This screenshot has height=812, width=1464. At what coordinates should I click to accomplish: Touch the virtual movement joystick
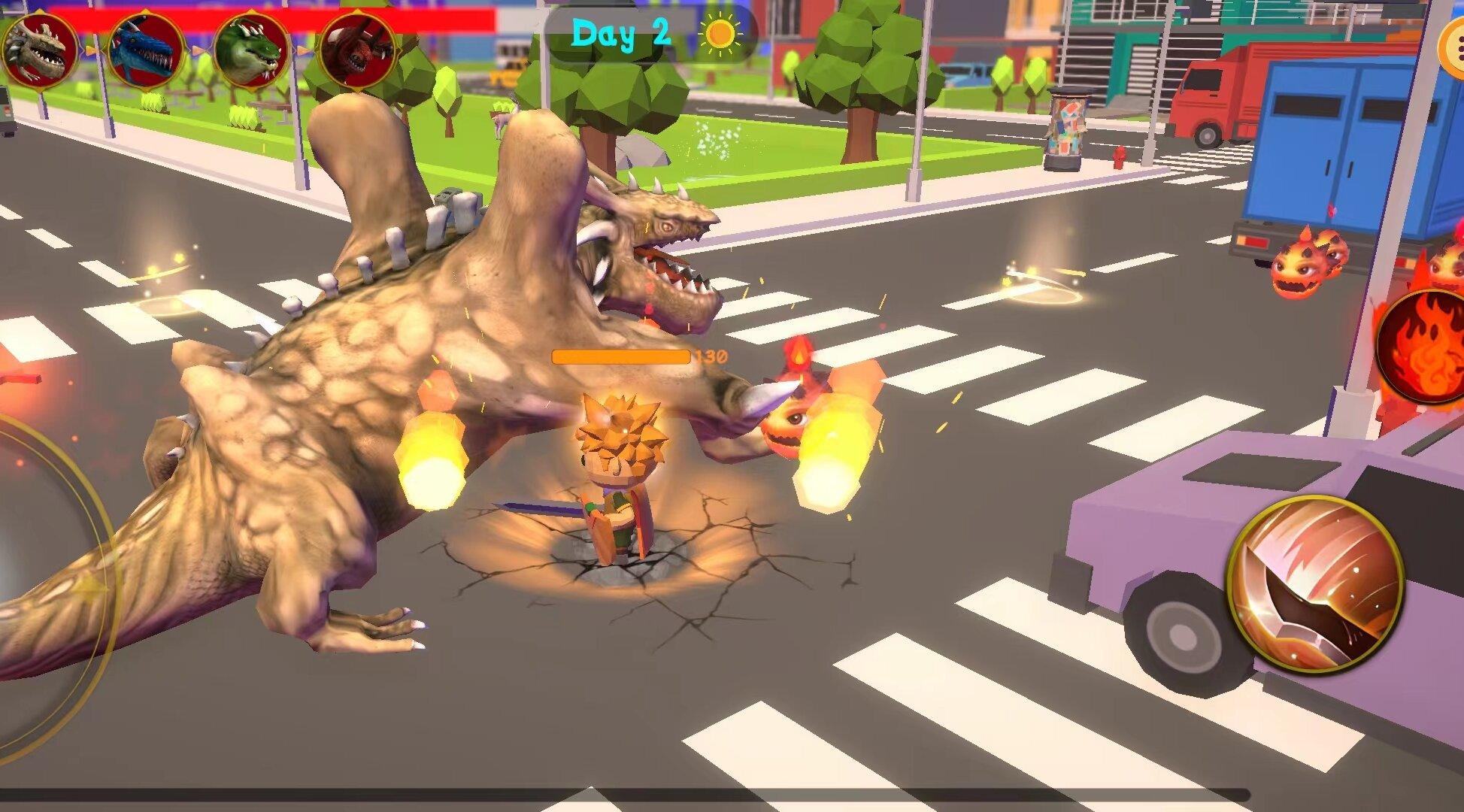click(x=38, y=586)
